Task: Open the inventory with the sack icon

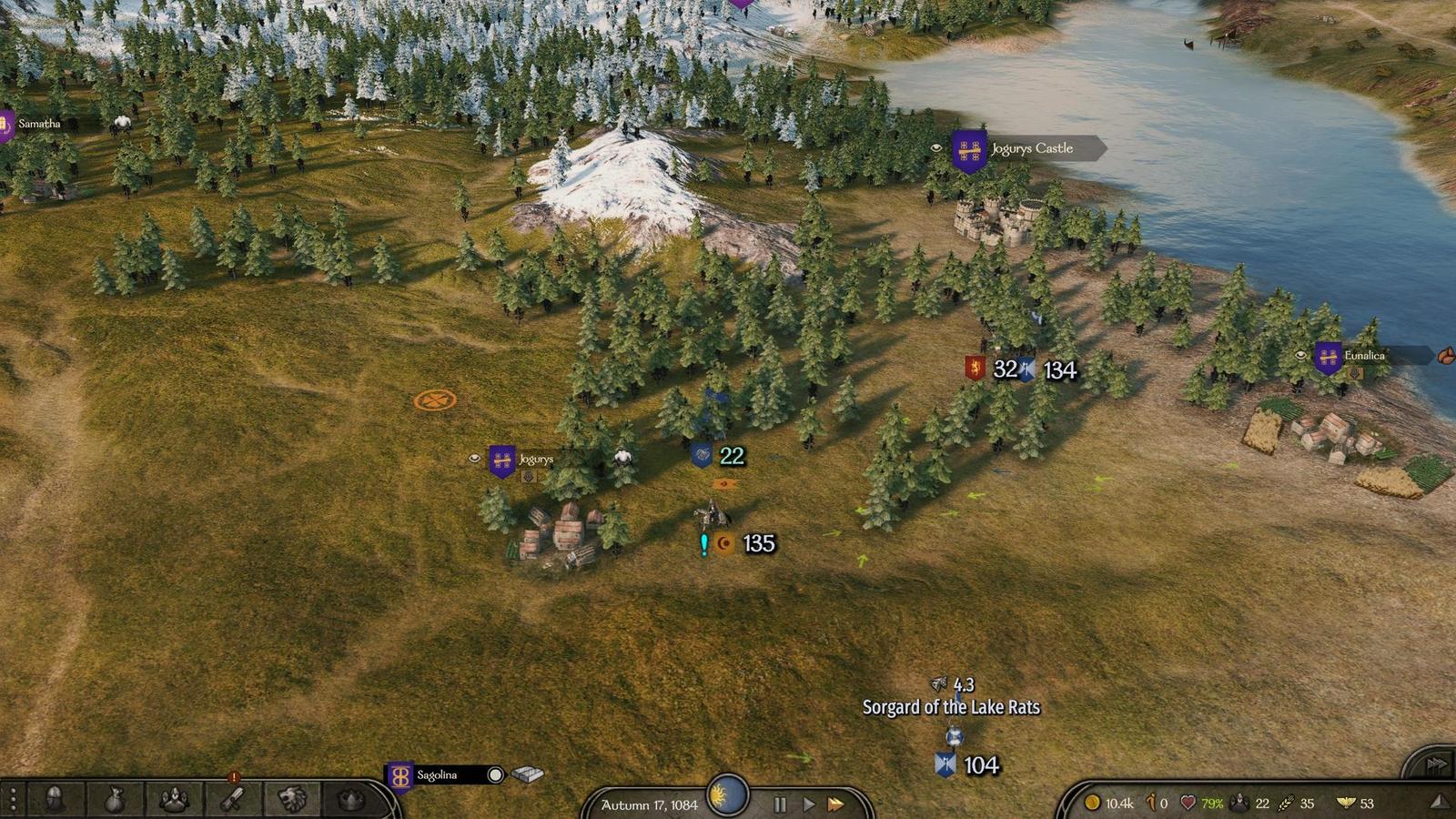Action: coord(114,800)
